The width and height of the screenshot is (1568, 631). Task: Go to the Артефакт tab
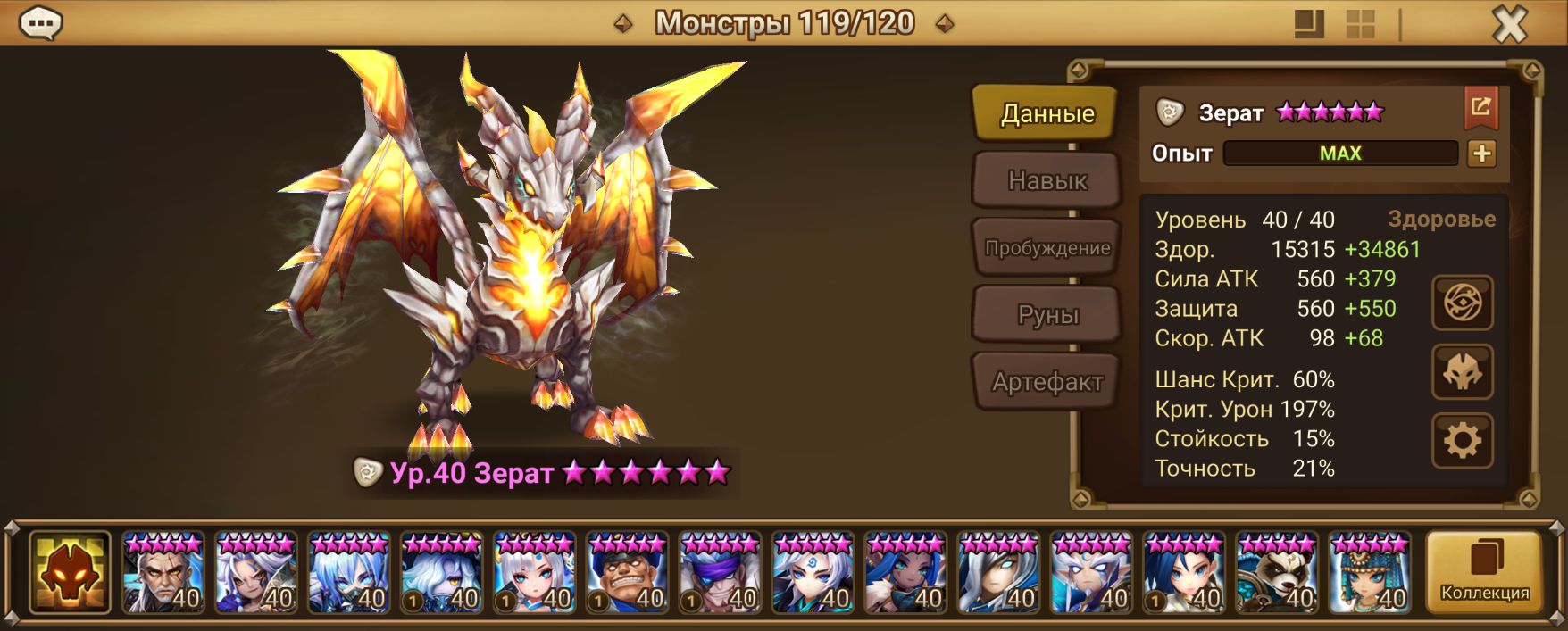(1047, 382)
